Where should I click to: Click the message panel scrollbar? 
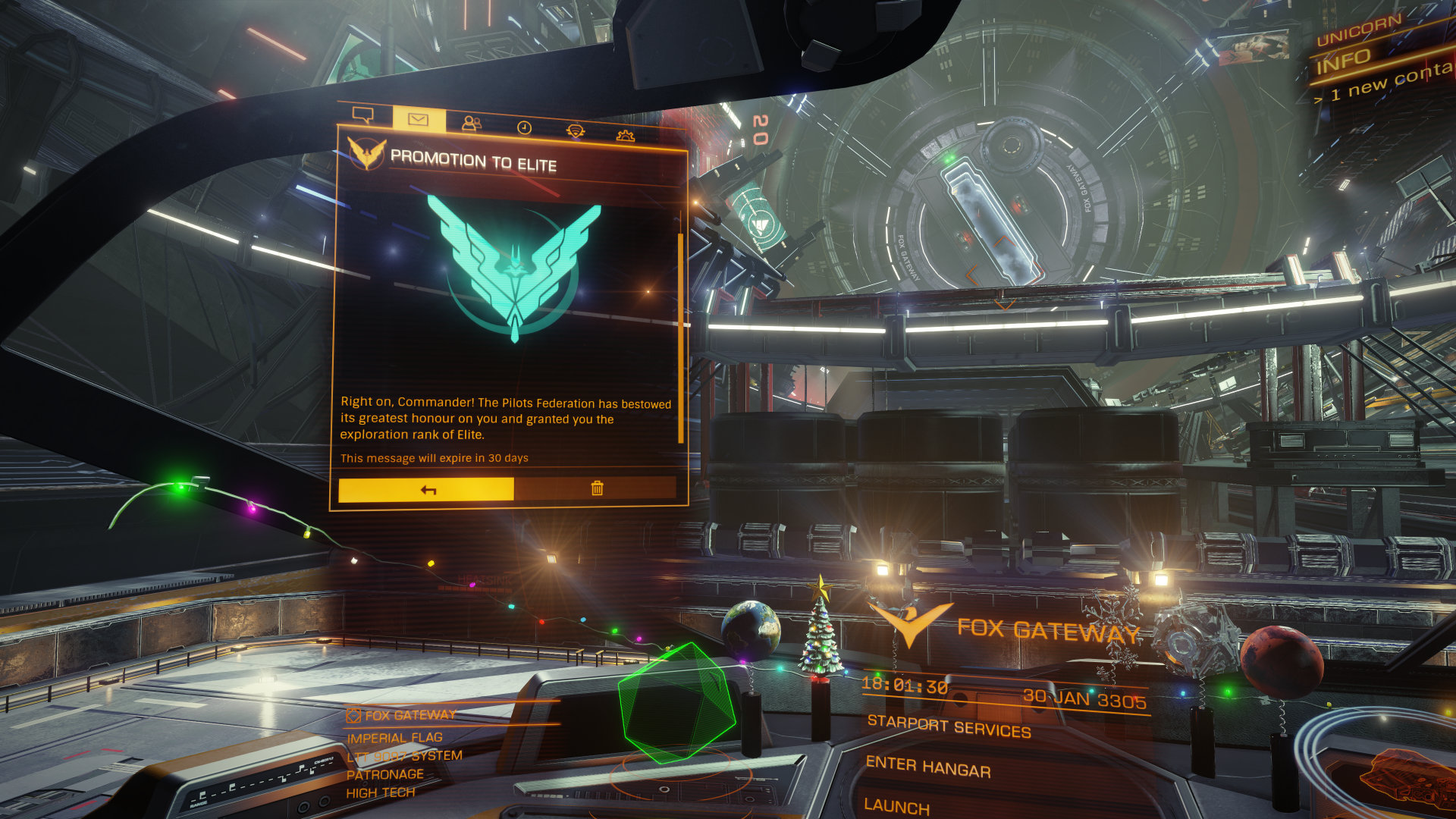click(x=680, y=337)
